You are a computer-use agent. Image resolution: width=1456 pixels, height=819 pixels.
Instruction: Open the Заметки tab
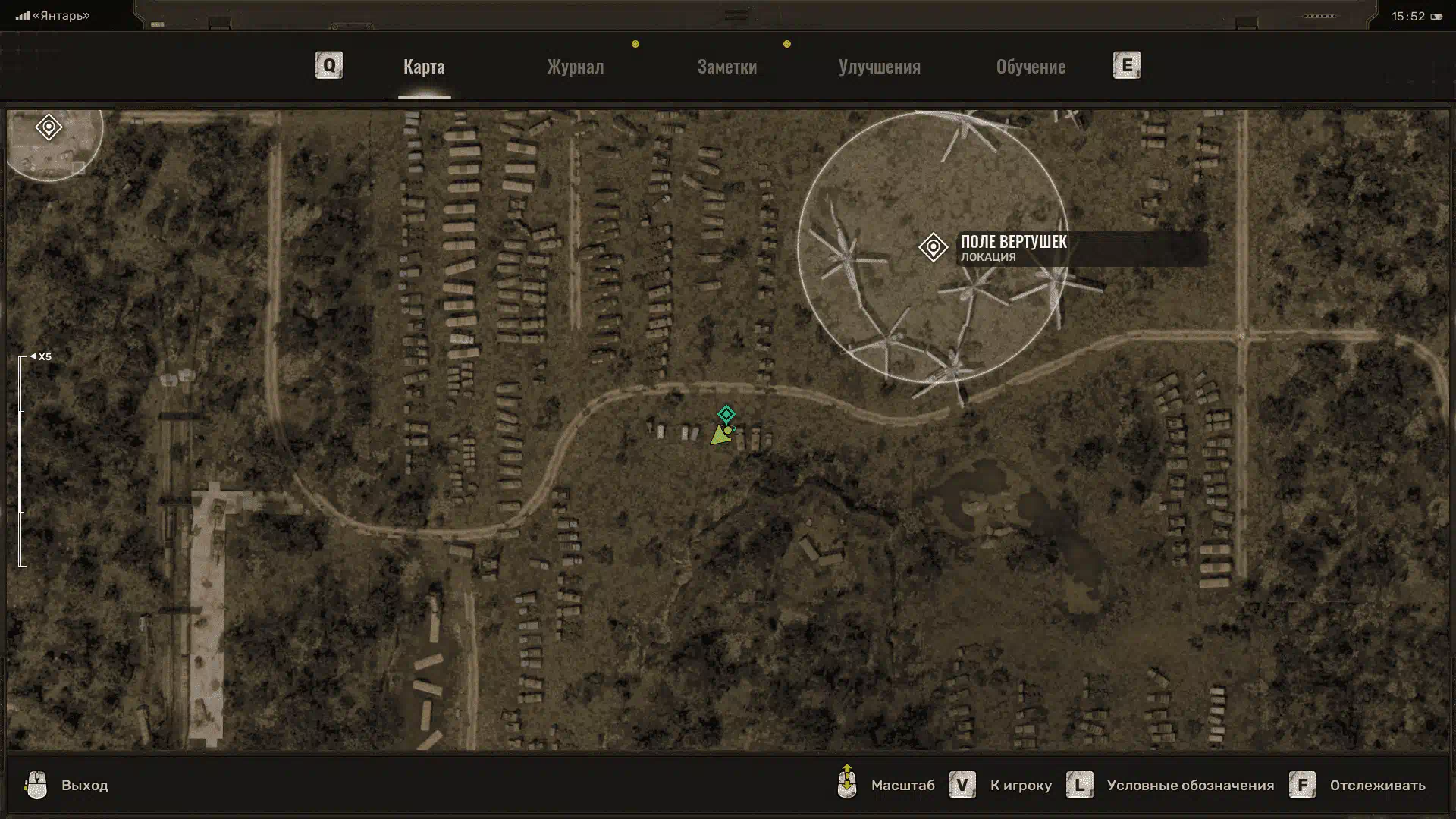(x=726, y=67)
